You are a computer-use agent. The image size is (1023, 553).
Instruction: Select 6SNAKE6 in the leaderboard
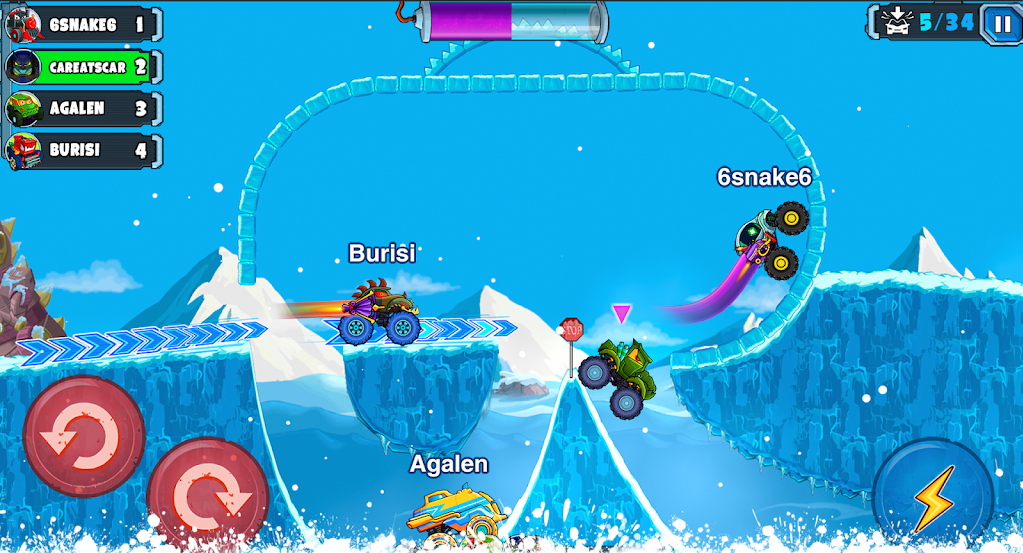click(84, 25)
